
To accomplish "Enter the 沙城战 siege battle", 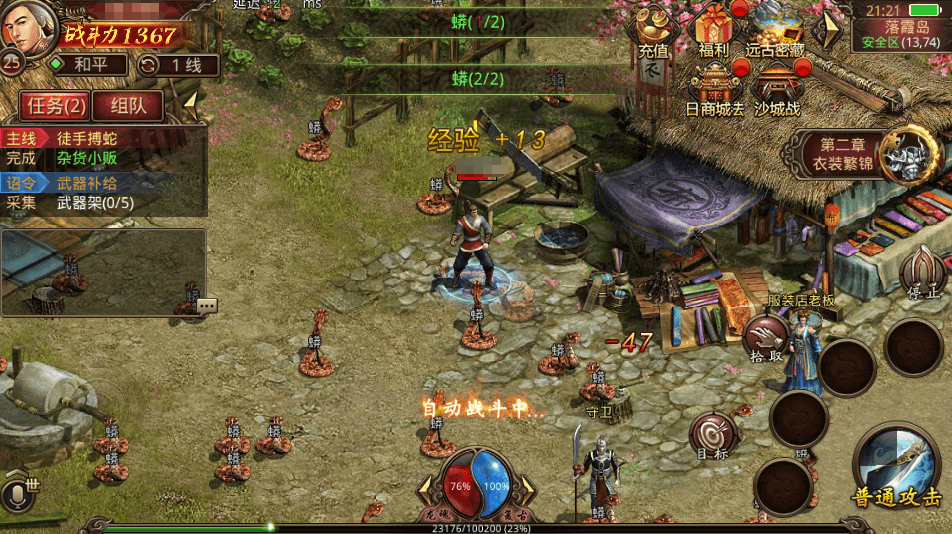I will click(x=777, y=90).
